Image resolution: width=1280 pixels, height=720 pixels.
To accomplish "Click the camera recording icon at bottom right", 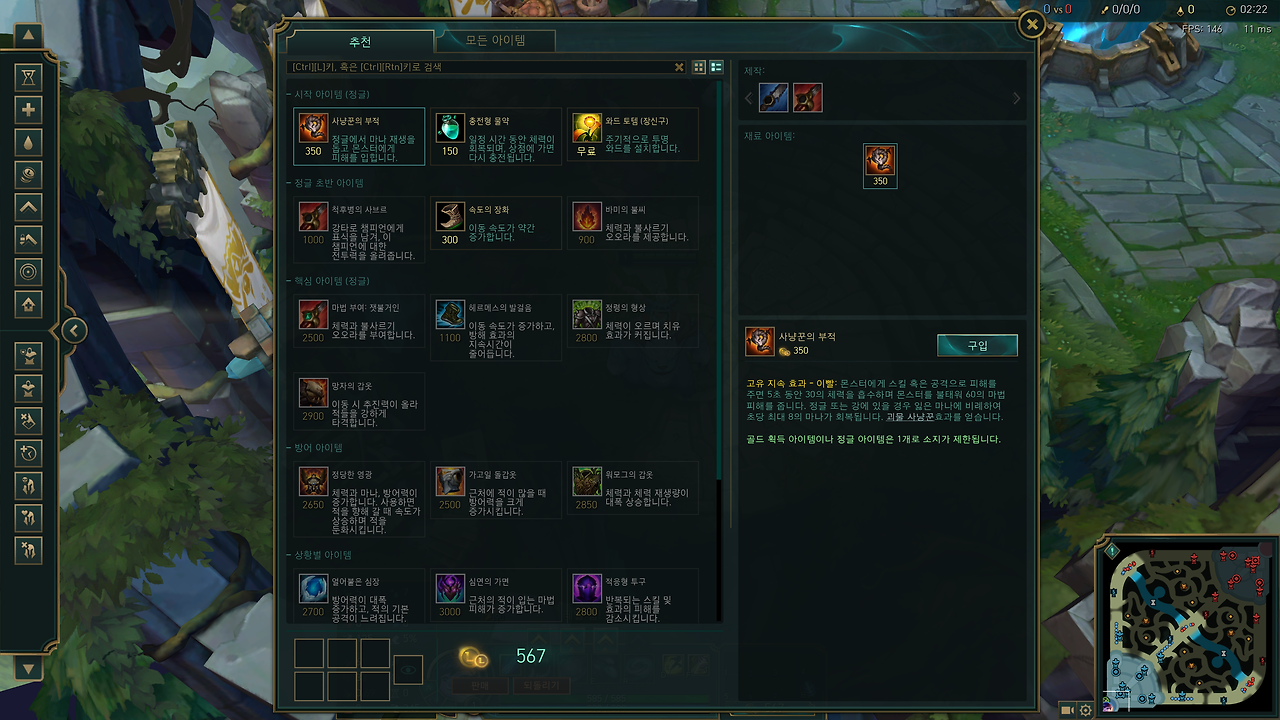I will [x=1065, y=708].
